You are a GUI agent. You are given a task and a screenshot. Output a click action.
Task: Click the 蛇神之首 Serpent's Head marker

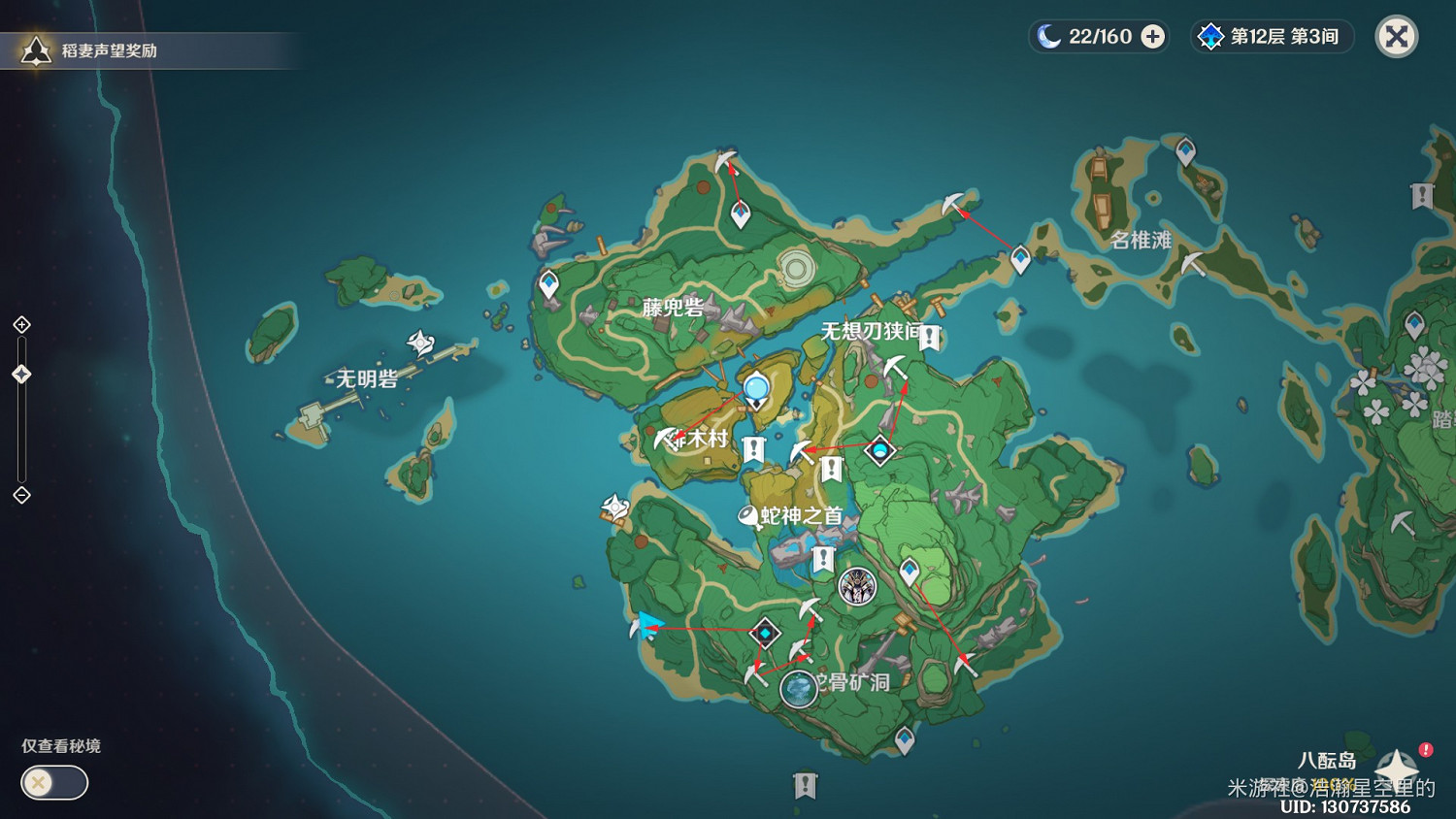[746, 516]
